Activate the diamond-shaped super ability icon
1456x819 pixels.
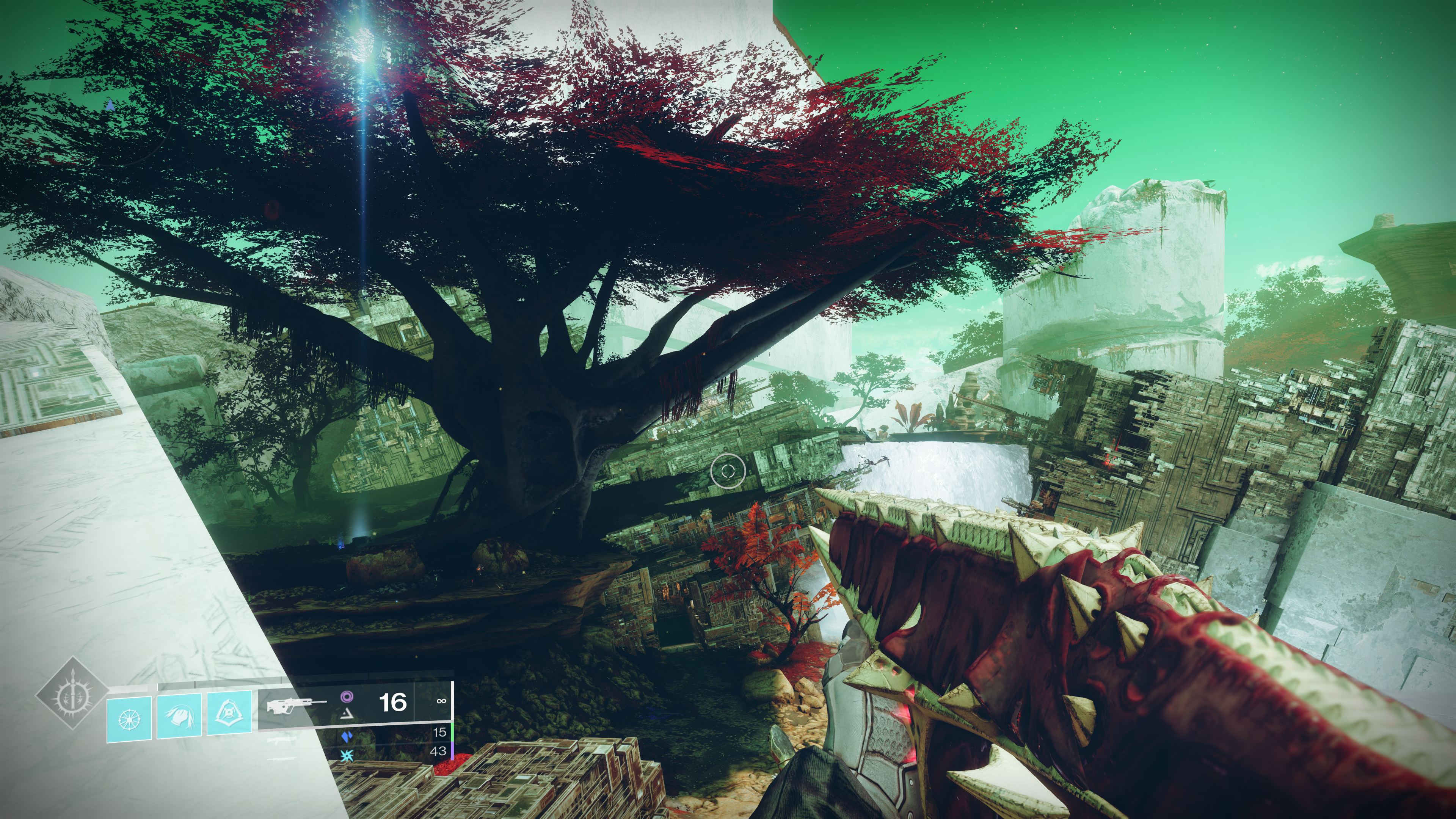click(x=72, y=693)
